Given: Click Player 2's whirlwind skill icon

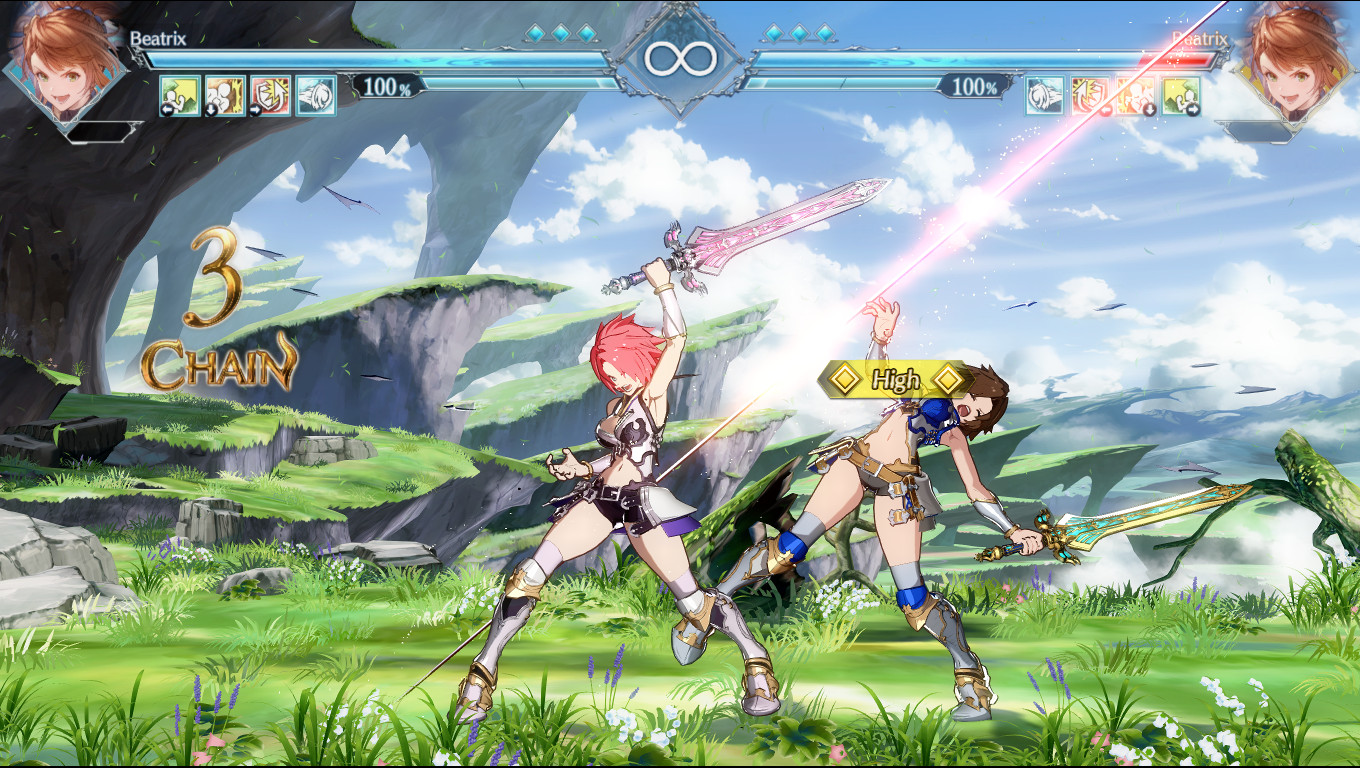Looking at the screenshot, I should click(1044, 96).
